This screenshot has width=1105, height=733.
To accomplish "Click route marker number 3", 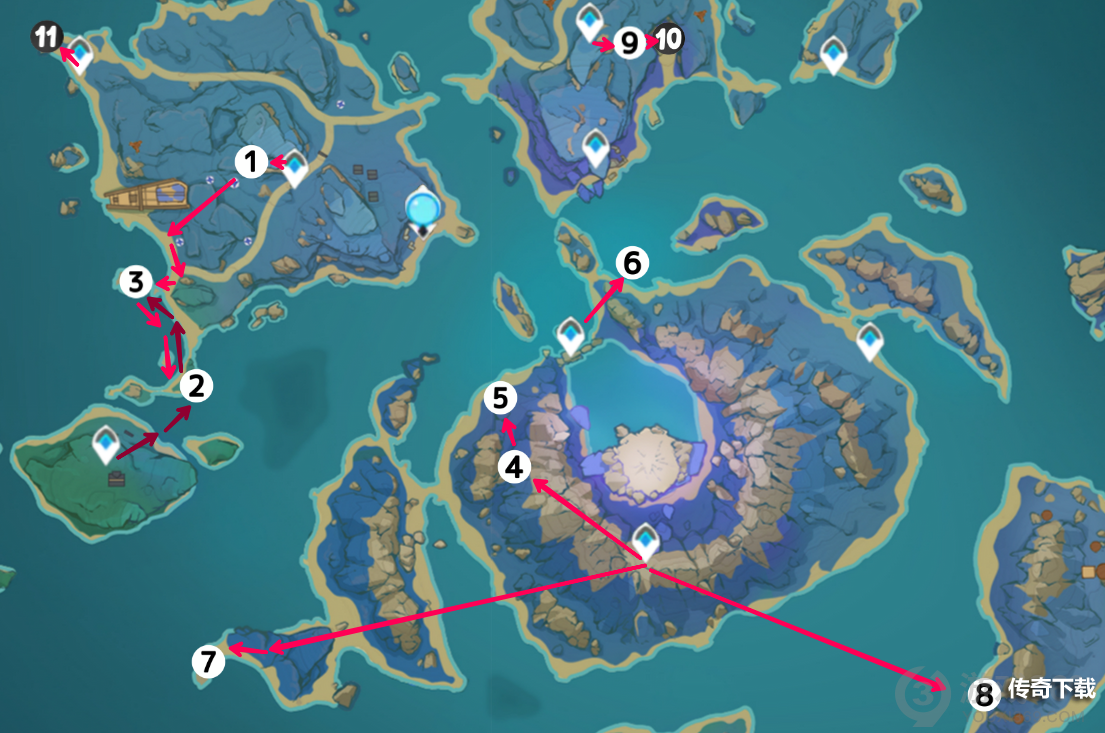I will (x=136, y=282).
